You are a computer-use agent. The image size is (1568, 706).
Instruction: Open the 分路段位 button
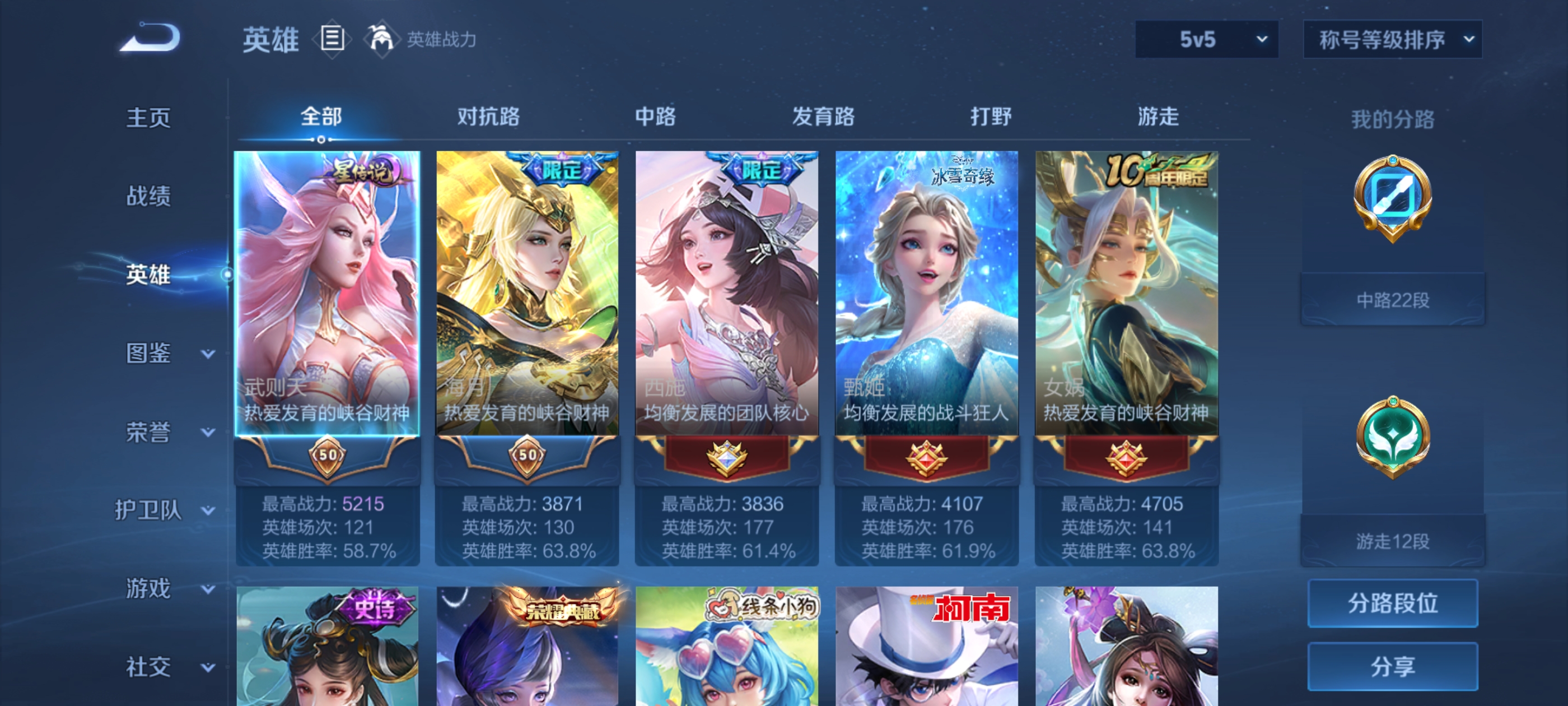point(1393,603)
